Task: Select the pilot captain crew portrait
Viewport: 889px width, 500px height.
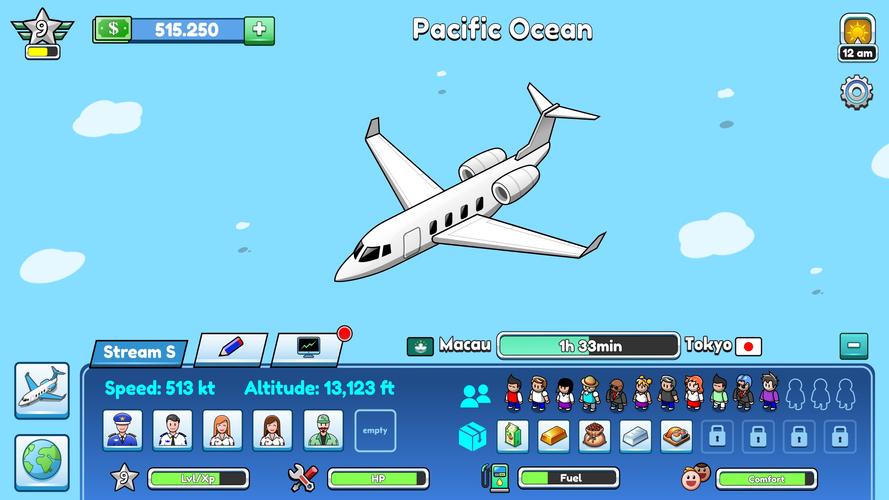Action: coord(123,430)
